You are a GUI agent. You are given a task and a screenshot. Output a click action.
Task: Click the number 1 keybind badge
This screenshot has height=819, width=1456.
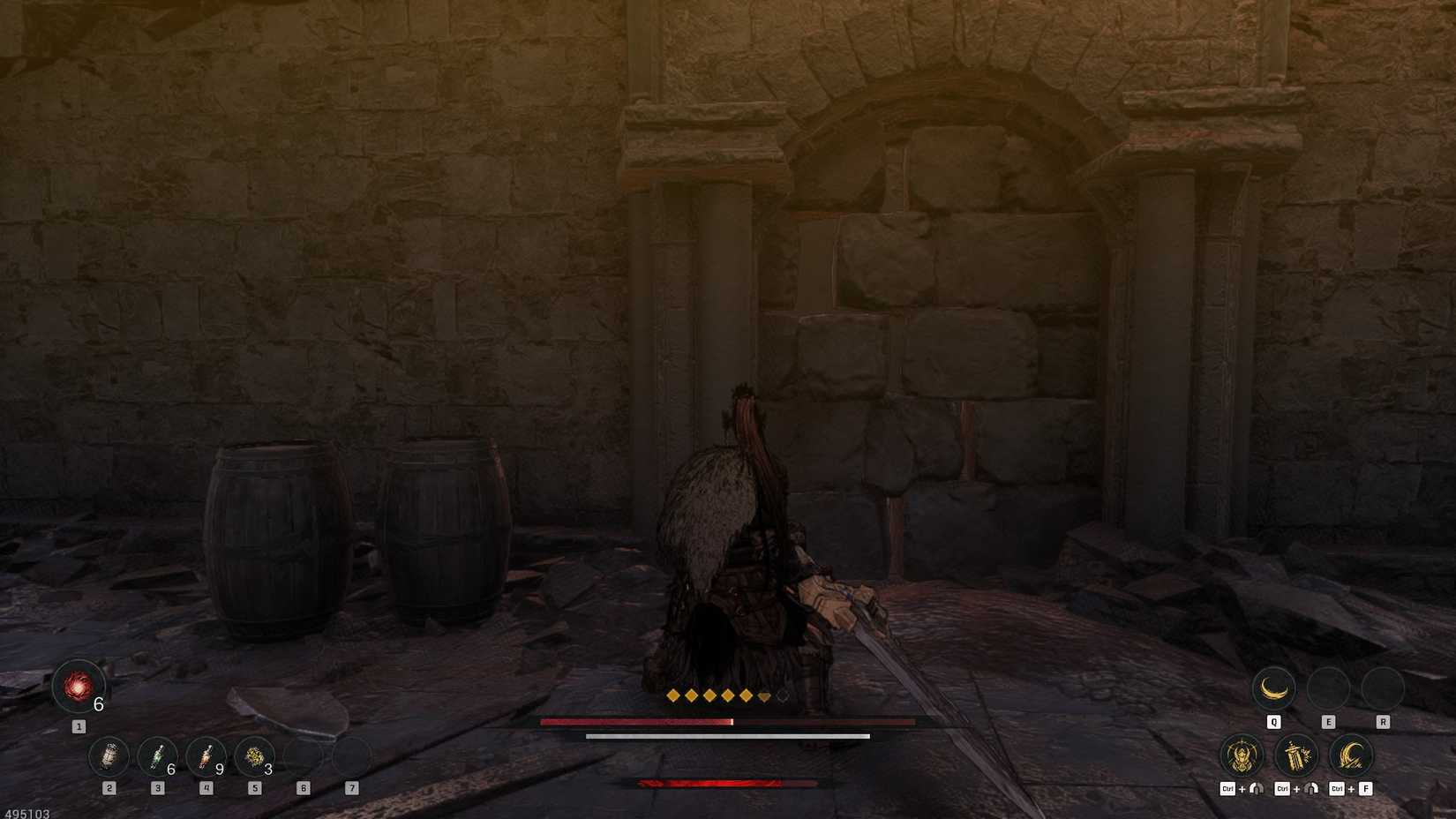(x=79, y=725)
